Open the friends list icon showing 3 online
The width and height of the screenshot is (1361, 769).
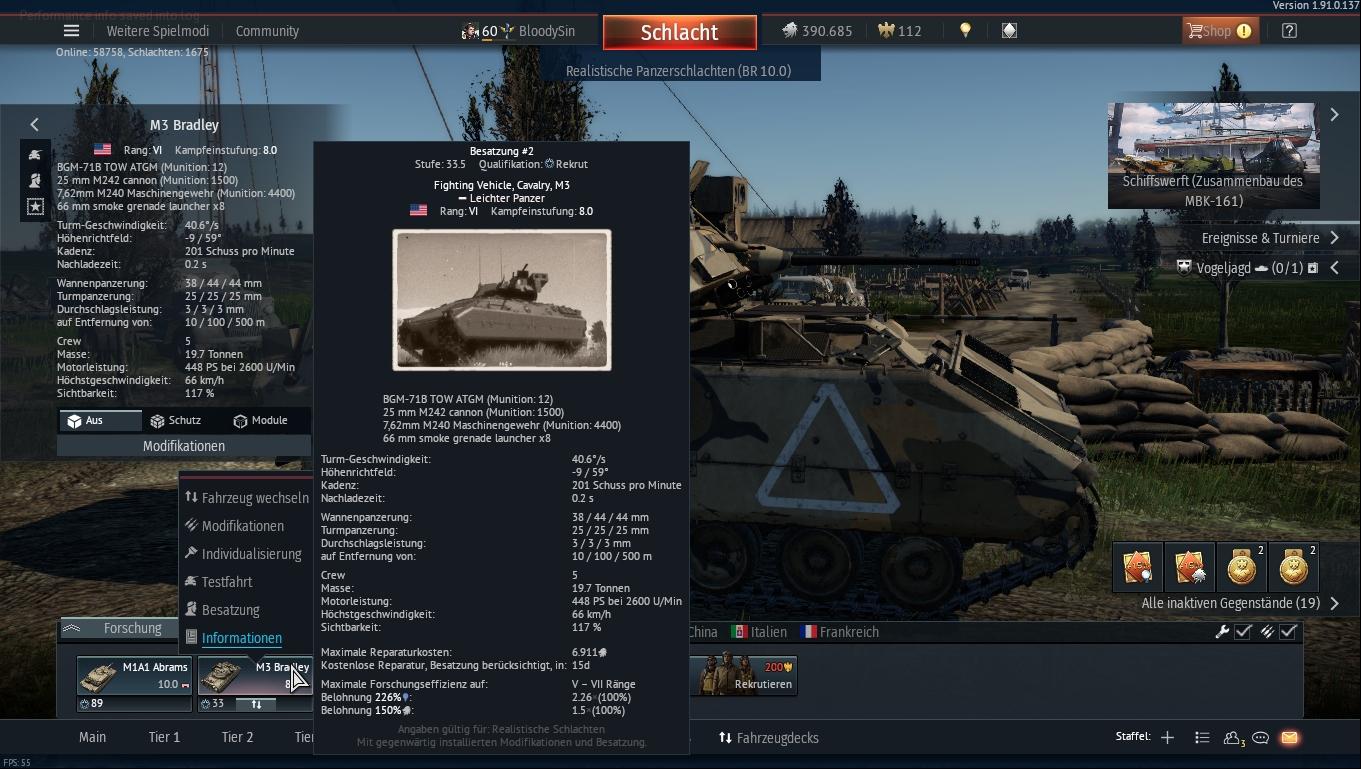tap(1230, 736)
